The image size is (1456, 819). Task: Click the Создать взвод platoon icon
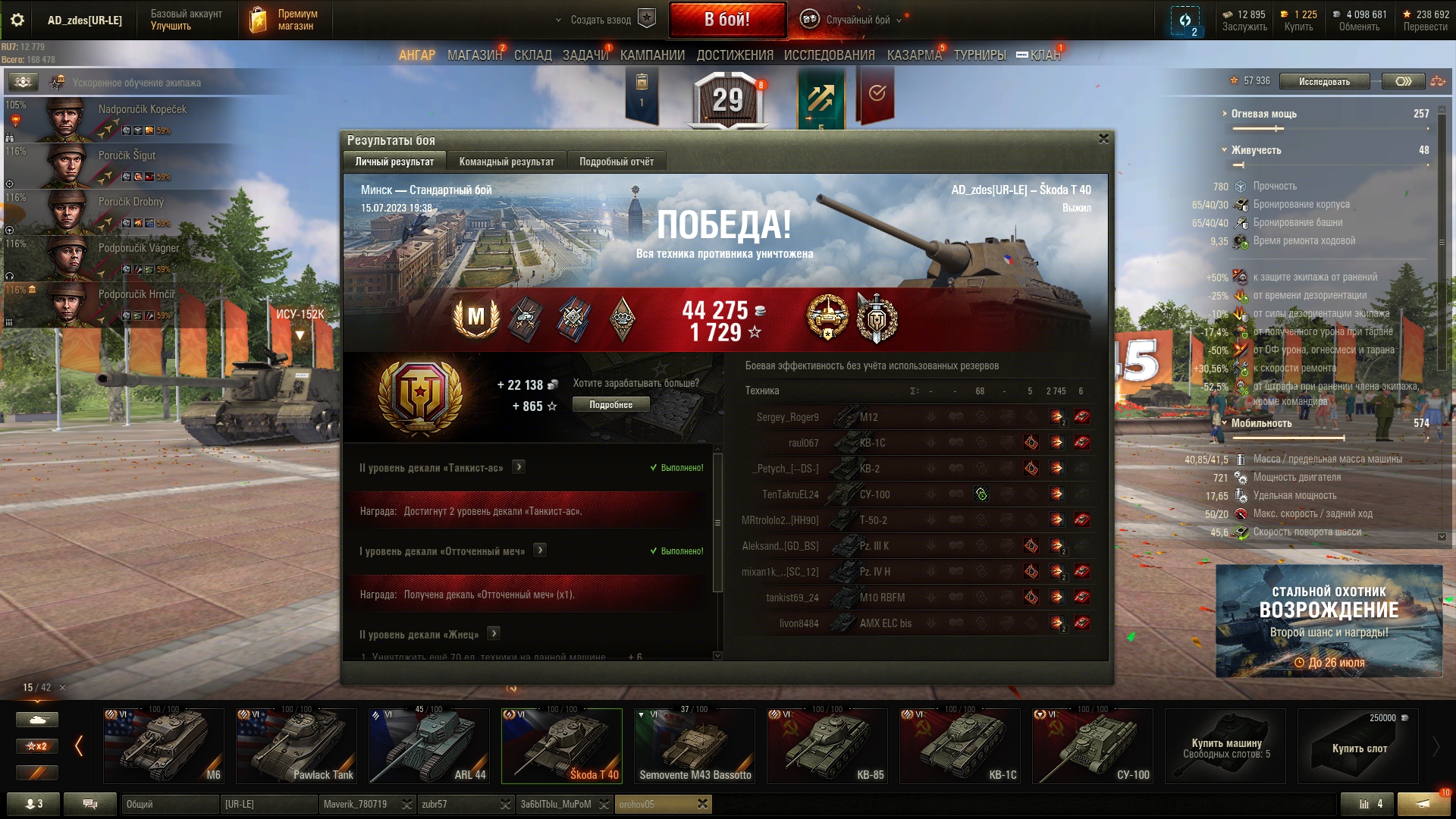click(646, 19)
